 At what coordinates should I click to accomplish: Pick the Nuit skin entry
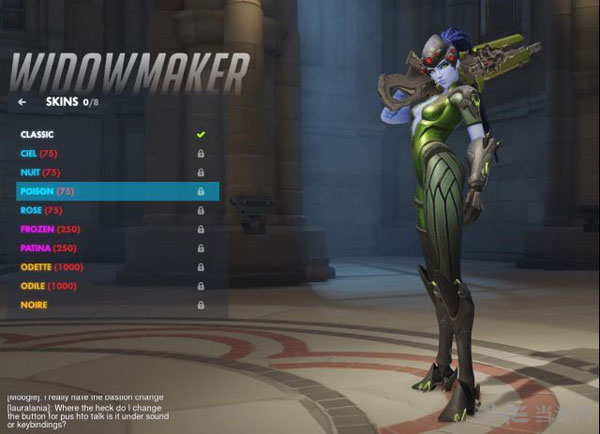coord(40,172)
